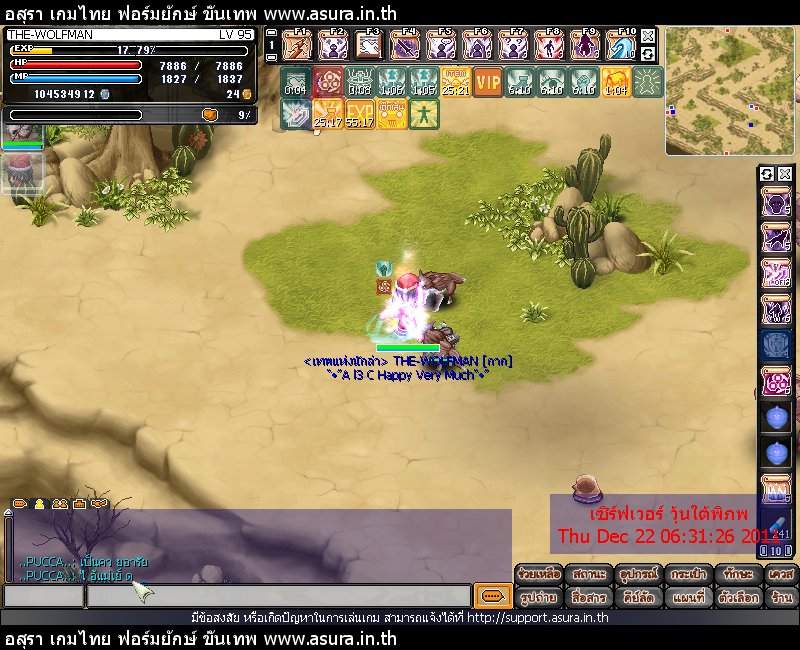This screenshot has height=650, width=800.
Task: Open the แผนที่ (Map) window
Action: 690,597
